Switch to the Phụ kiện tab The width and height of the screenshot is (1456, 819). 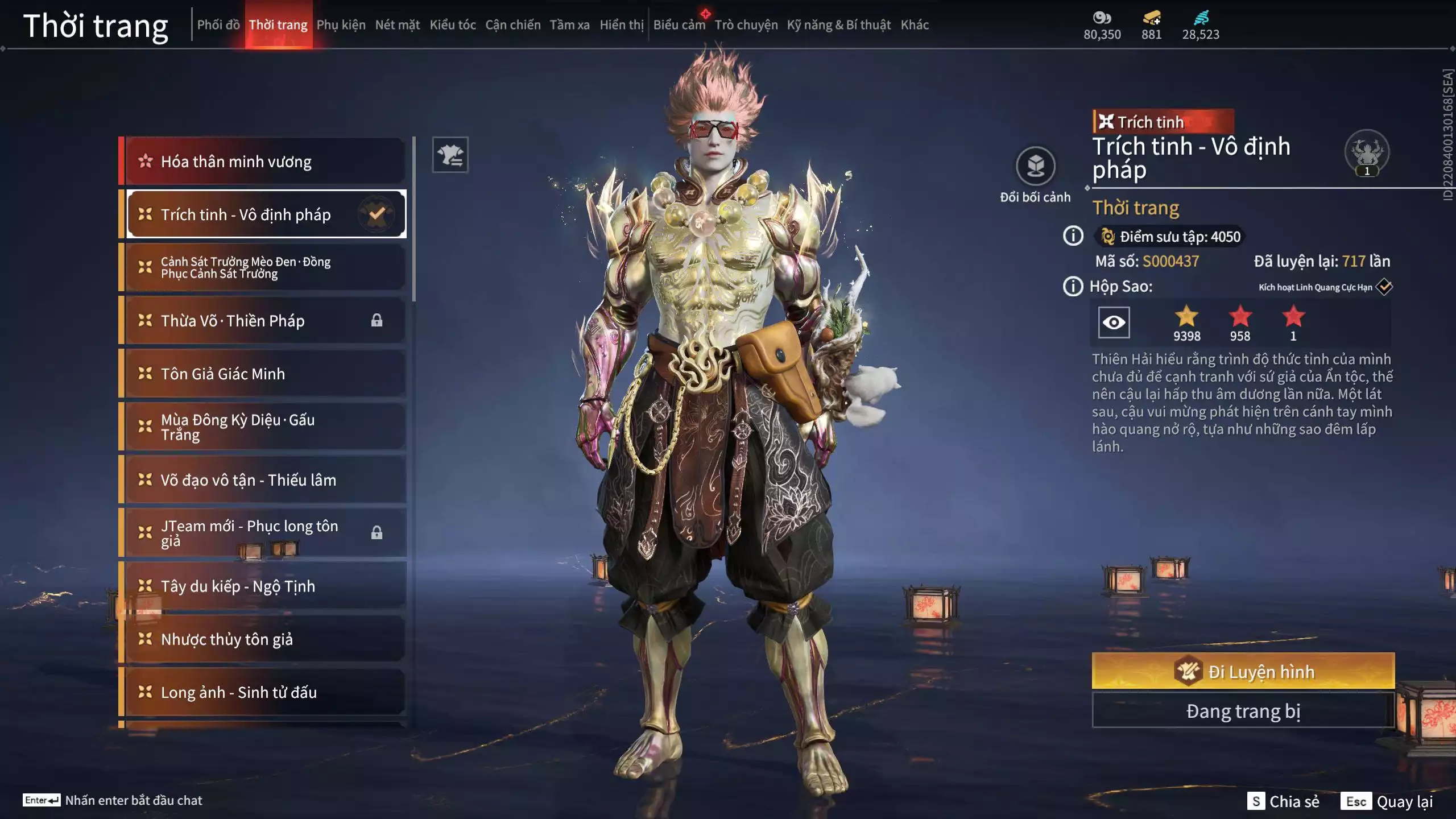(x=341, y=24)
